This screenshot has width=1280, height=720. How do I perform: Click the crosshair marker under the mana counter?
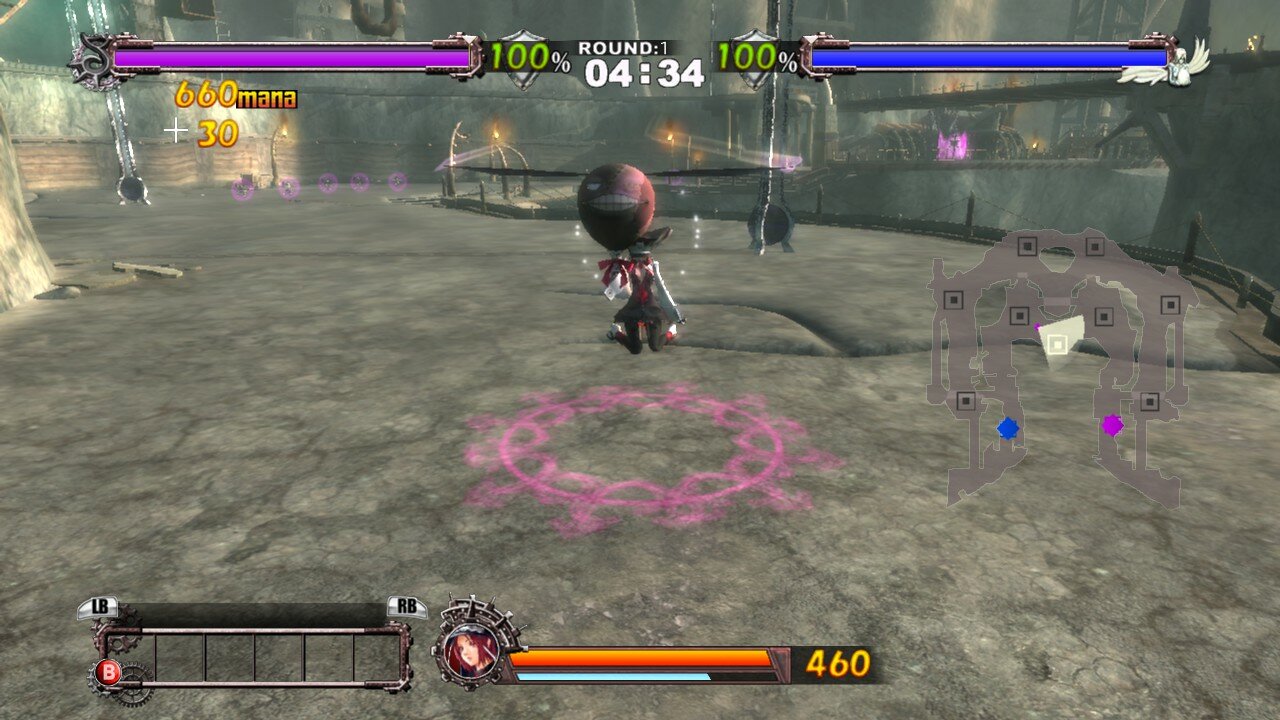click(177, 128)
